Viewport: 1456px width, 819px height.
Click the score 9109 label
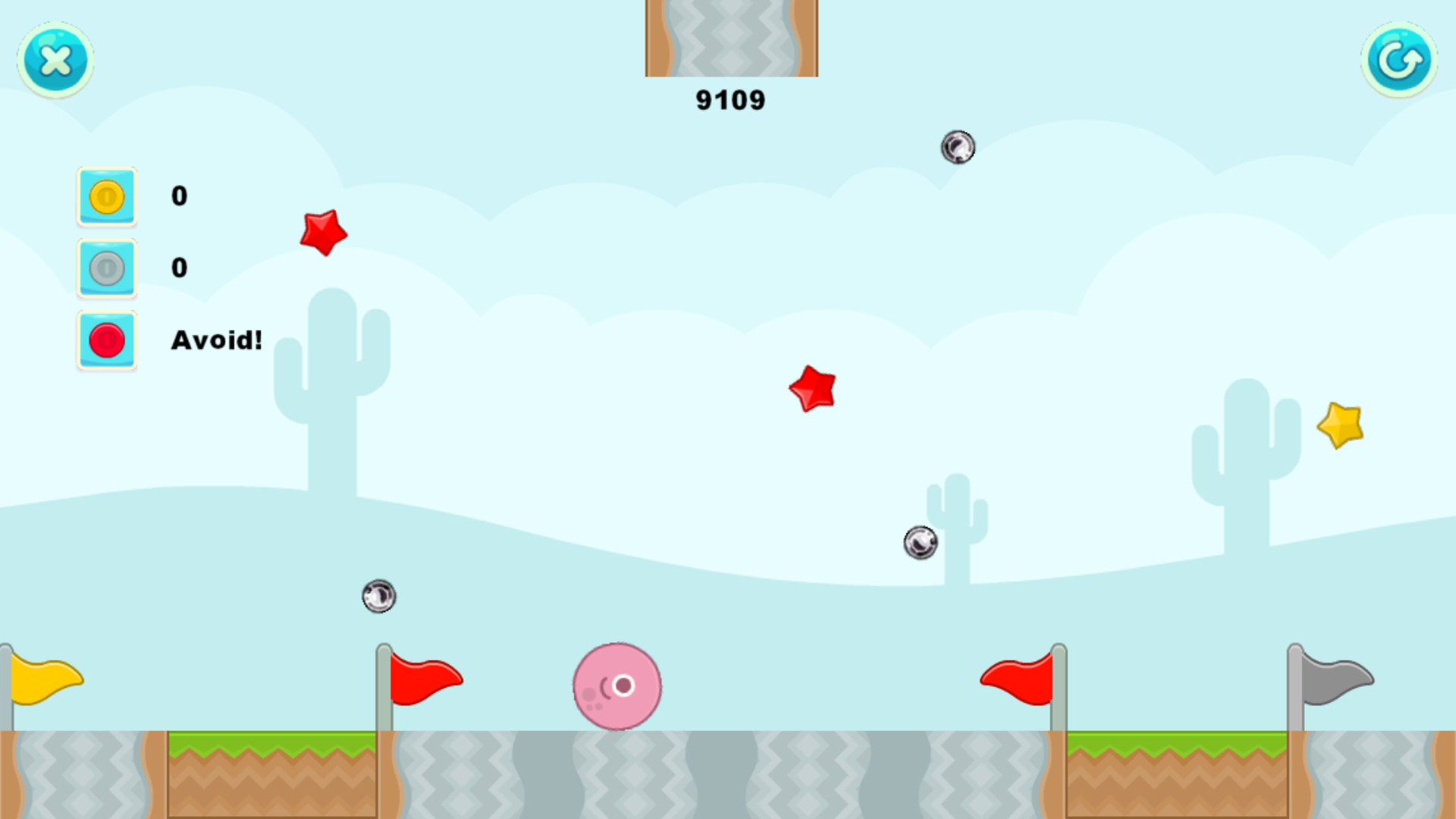[x=731, y=99]
